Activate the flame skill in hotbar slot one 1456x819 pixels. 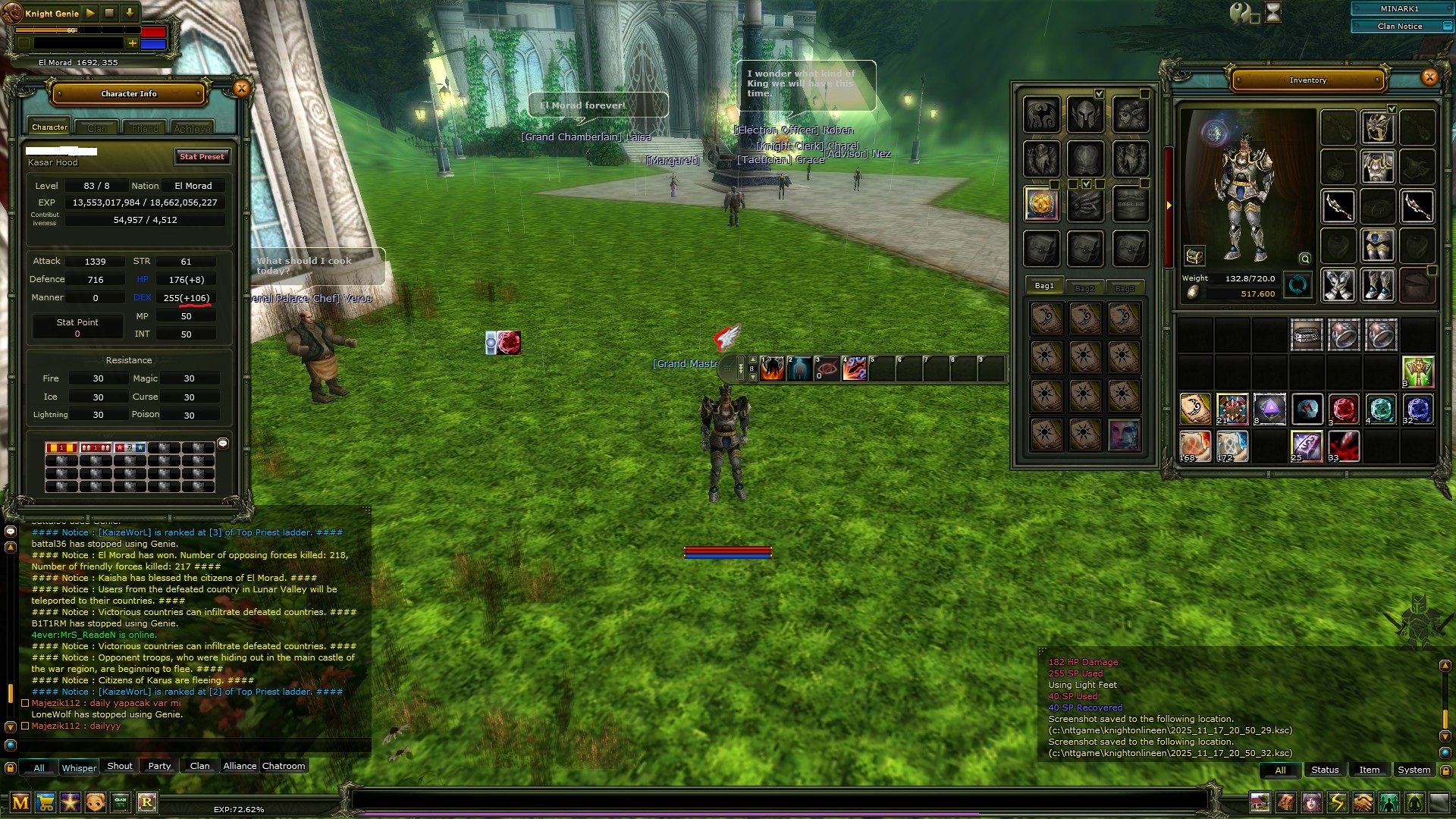click(x=772, y=369)
